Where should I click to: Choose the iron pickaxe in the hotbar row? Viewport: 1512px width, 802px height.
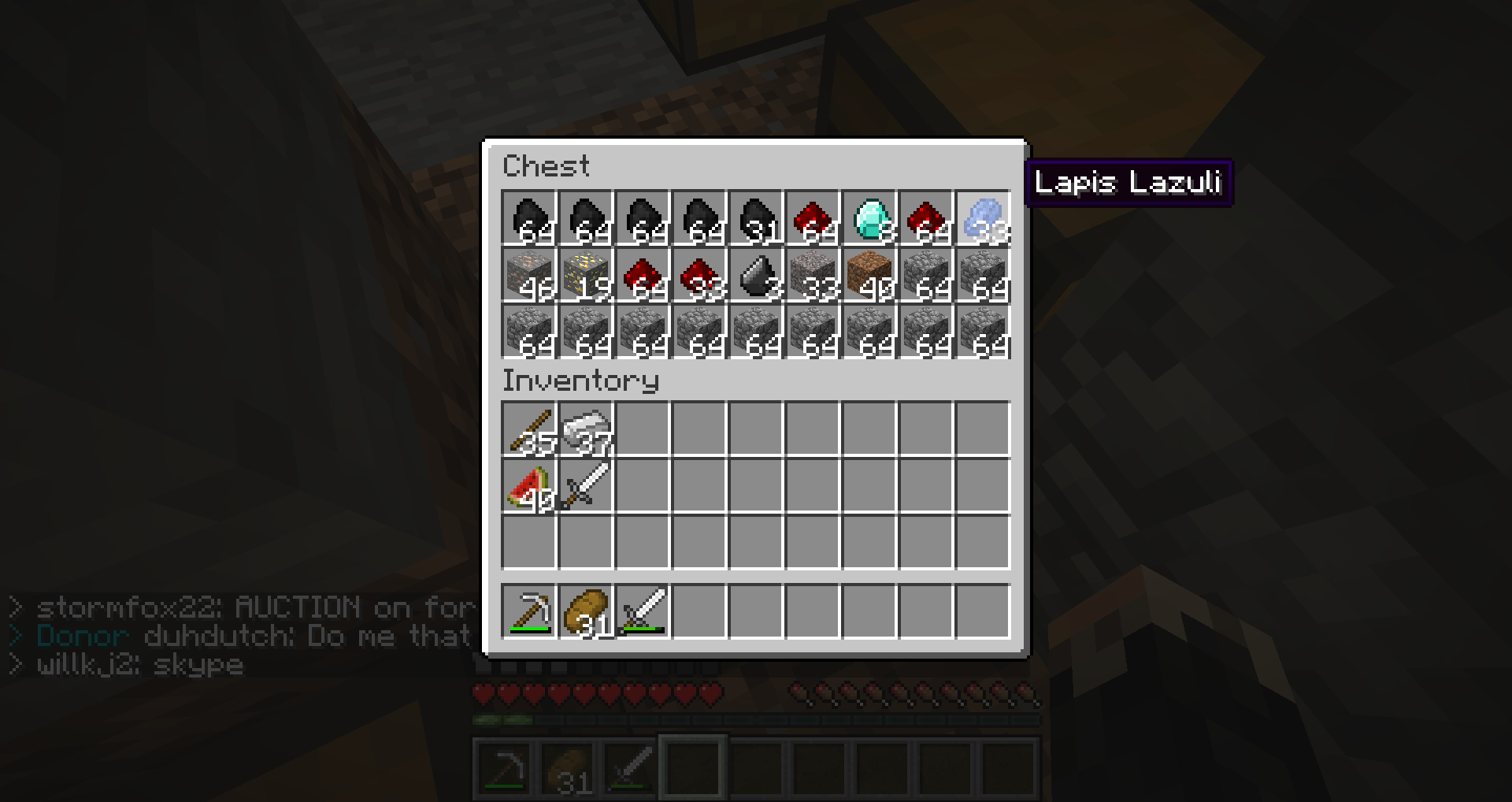click(x=529, y=611)
